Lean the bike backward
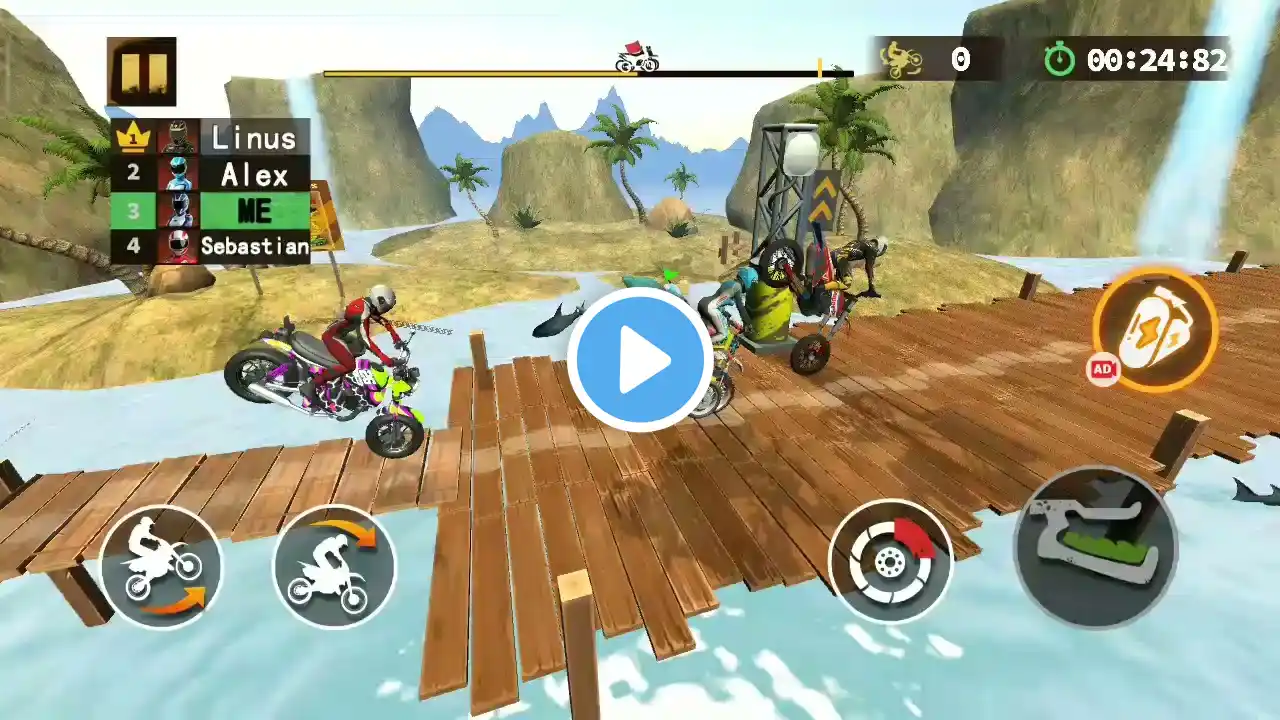Viewport: 1280px width, 720px height. point(161,567)
